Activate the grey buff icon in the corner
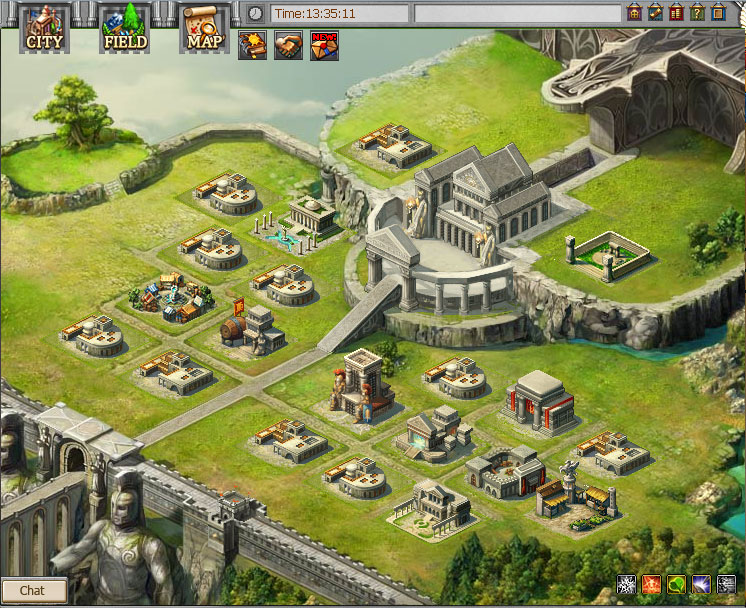The height and width of the screenshot is (608, 746). [726, 584]
